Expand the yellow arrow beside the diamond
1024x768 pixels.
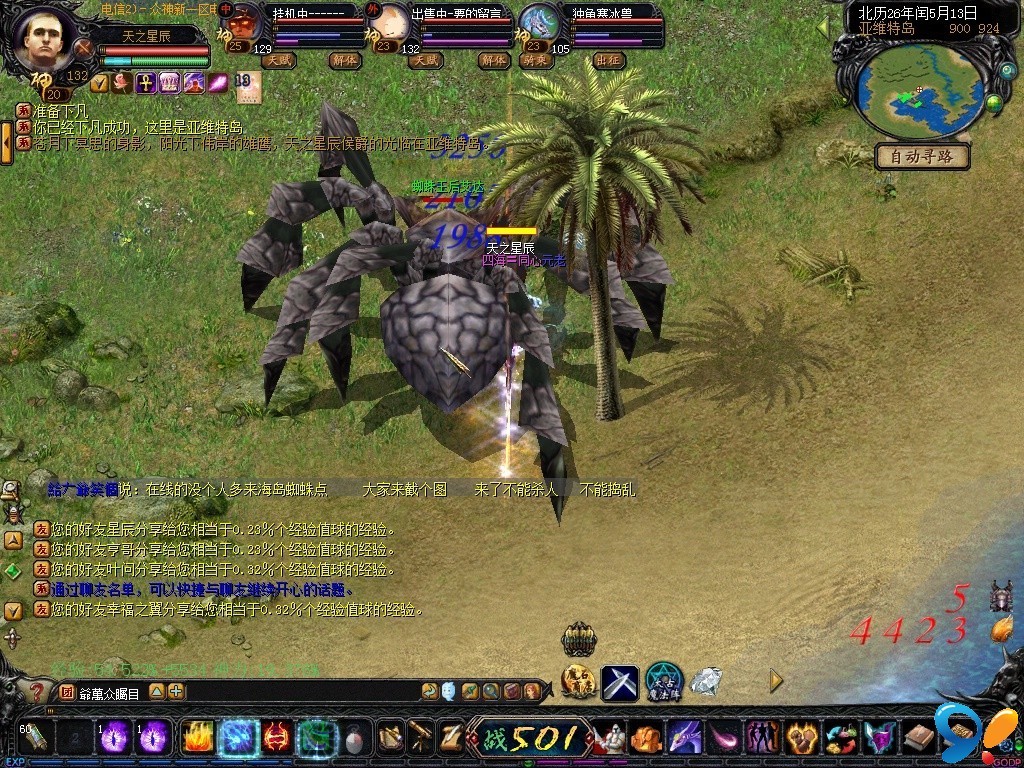pos(776,681)
